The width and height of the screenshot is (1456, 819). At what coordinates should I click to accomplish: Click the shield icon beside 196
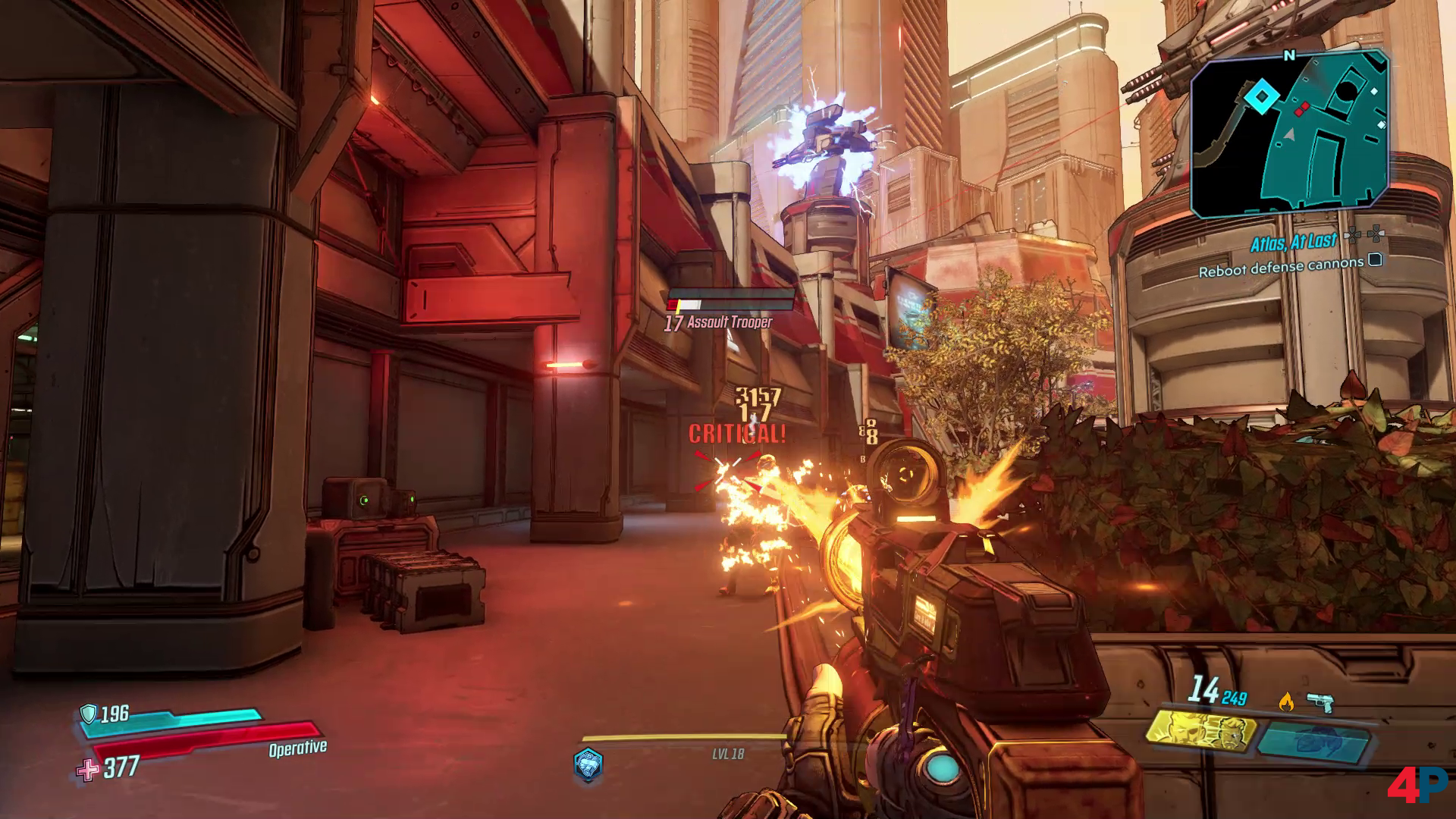pos(89,714)
